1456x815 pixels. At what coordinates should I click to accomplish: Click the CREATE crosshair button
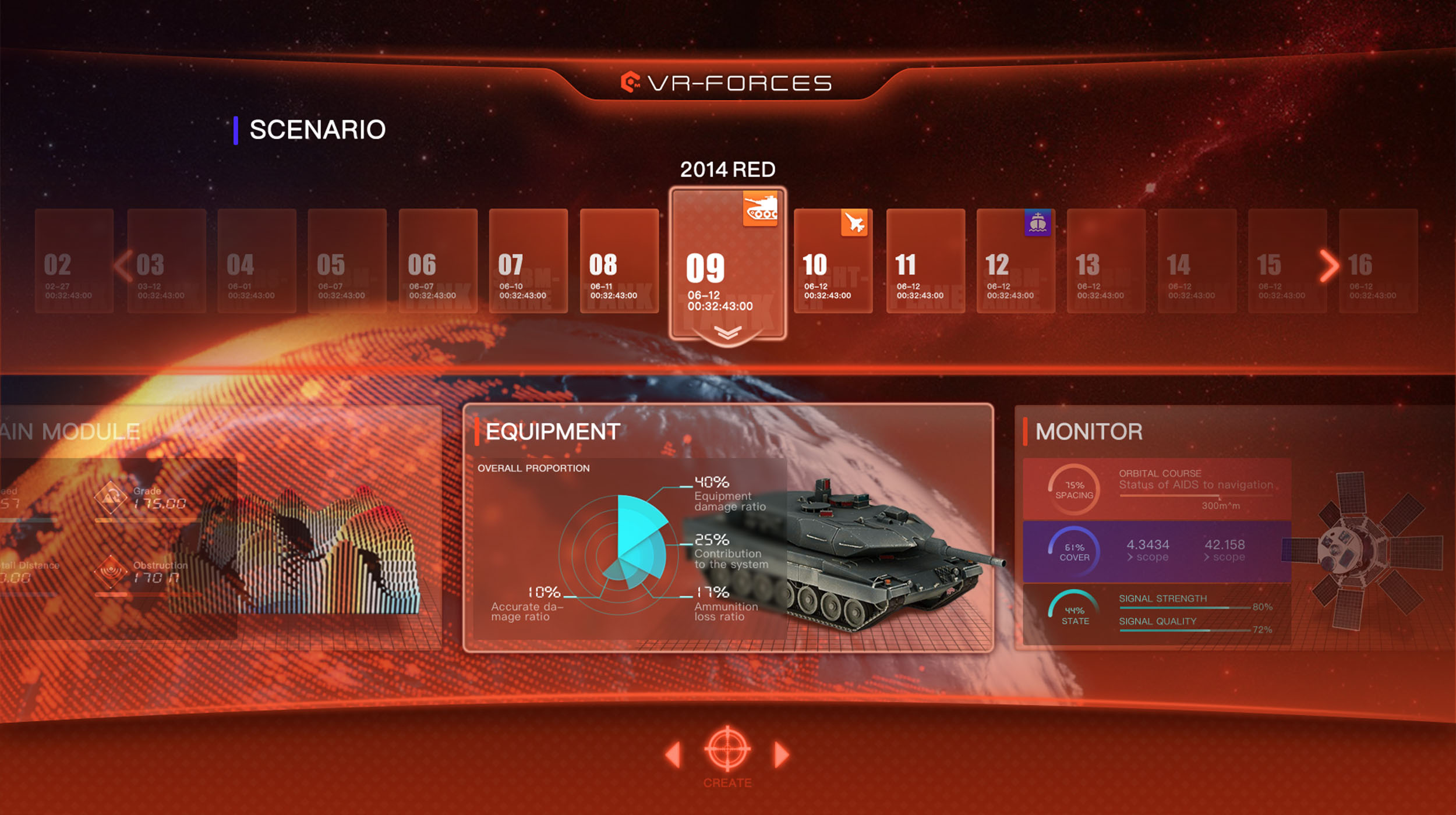point(727,750)
